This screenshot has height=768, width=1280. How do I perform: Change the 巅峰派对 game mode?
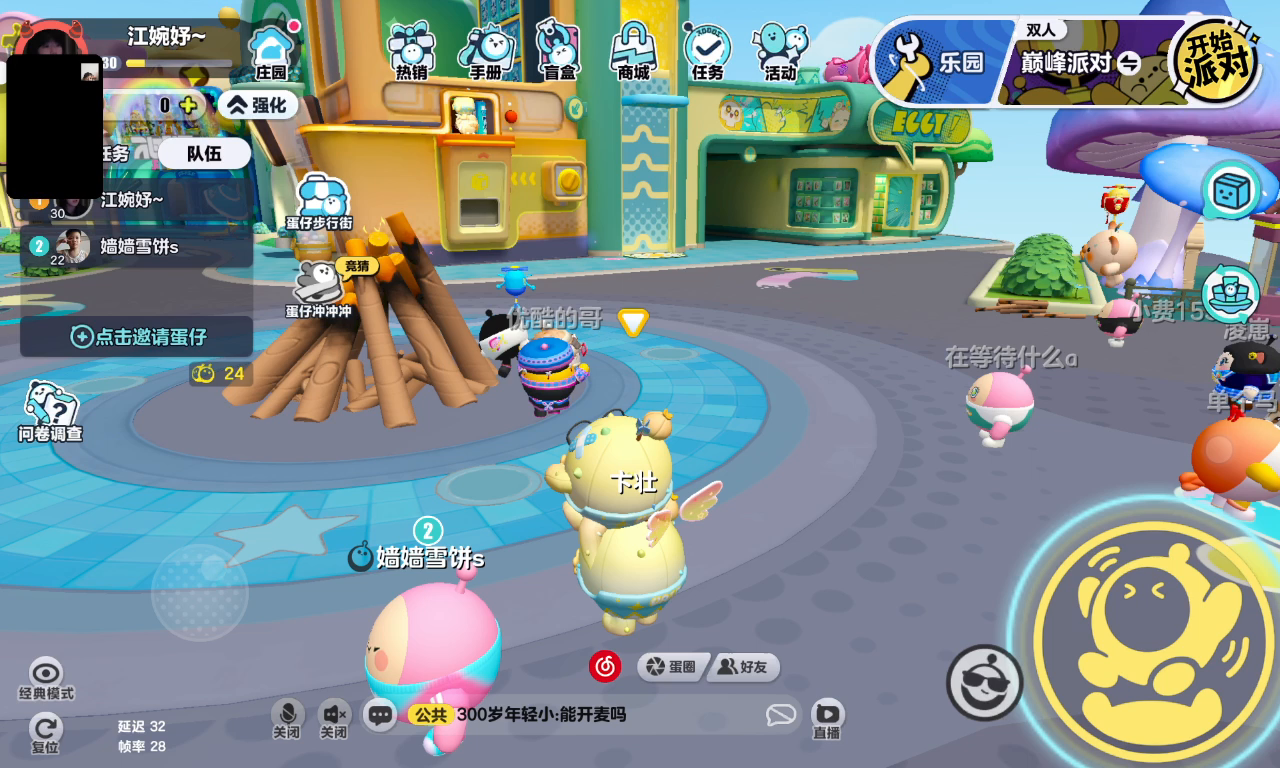(1080, 63)
